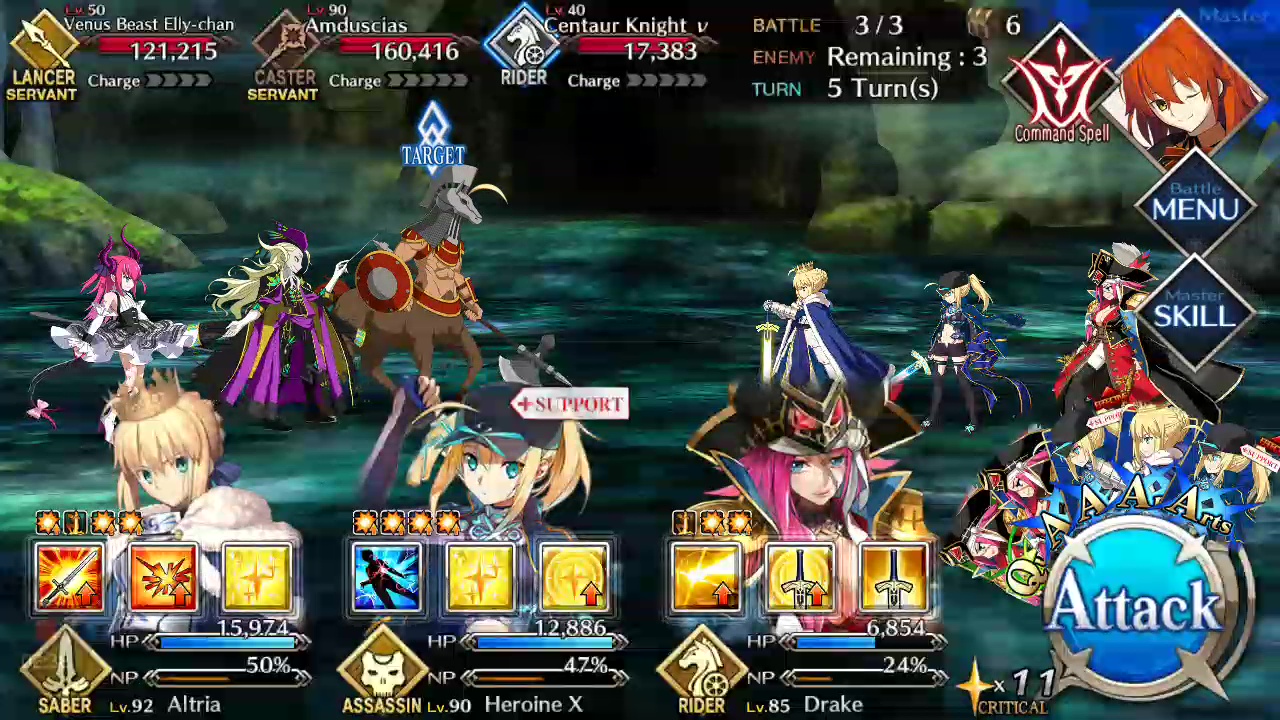Viewport: 1280px width, 720px height.
Task: Activate Heroine X's plain star skill
Action: [x=481, y=577]
